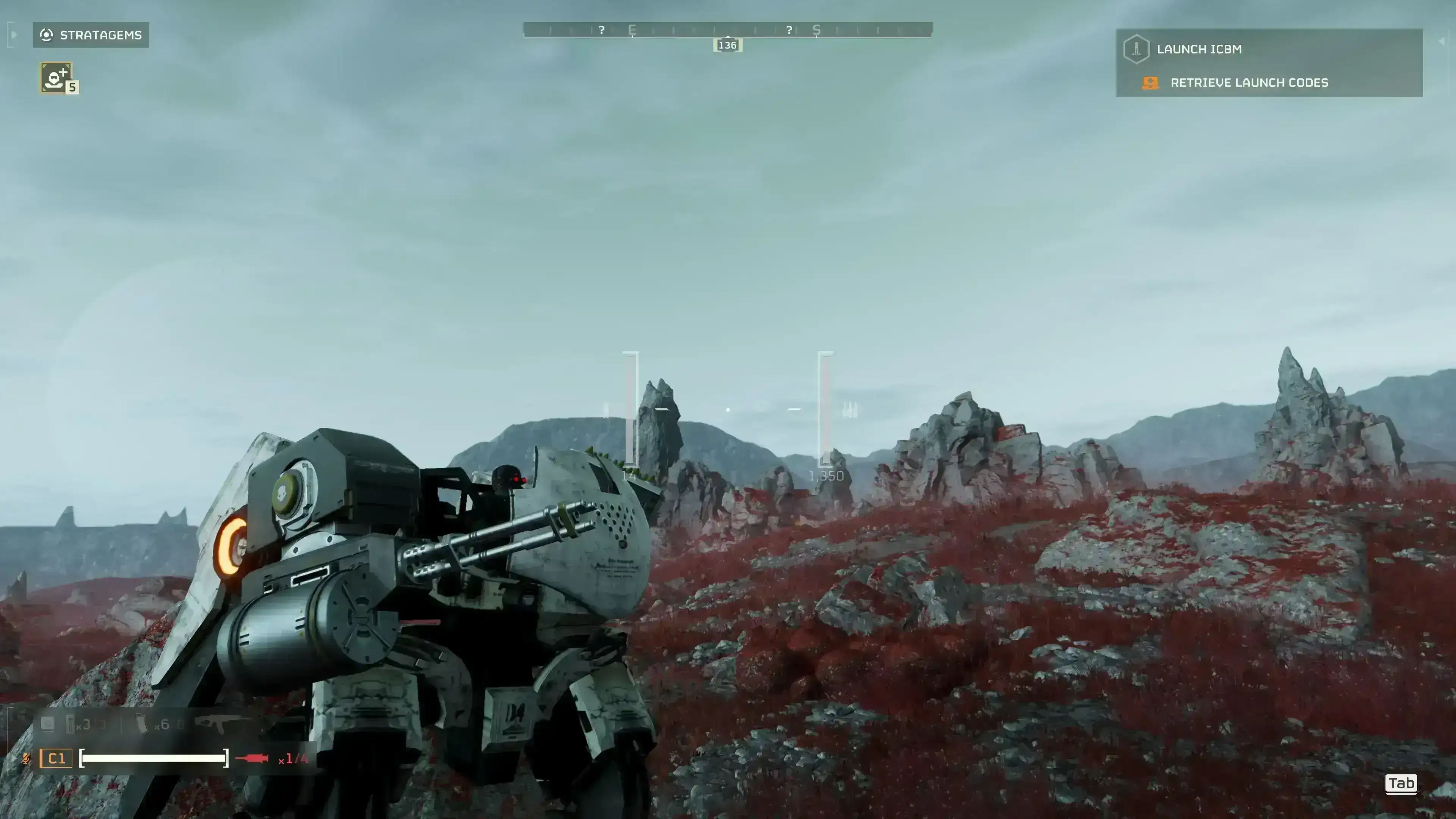The height and width of the screenshot is (819, 1456).
Task: Expand the arrow beside Stratagems
Action: 14,35
